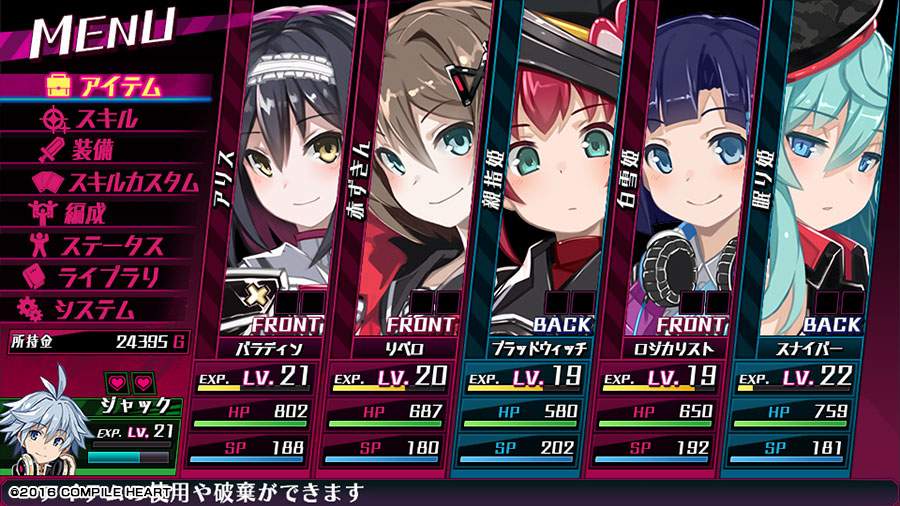Open the ライブラリ (Library) entry

point(108,276)
